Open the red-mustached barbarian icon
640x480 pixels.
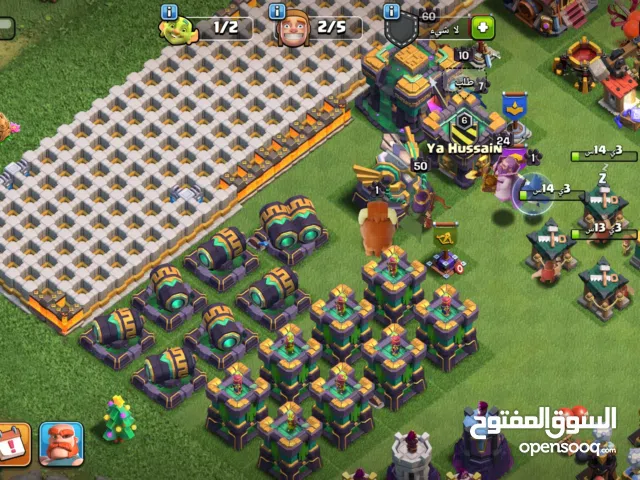(x=61, y=444)
